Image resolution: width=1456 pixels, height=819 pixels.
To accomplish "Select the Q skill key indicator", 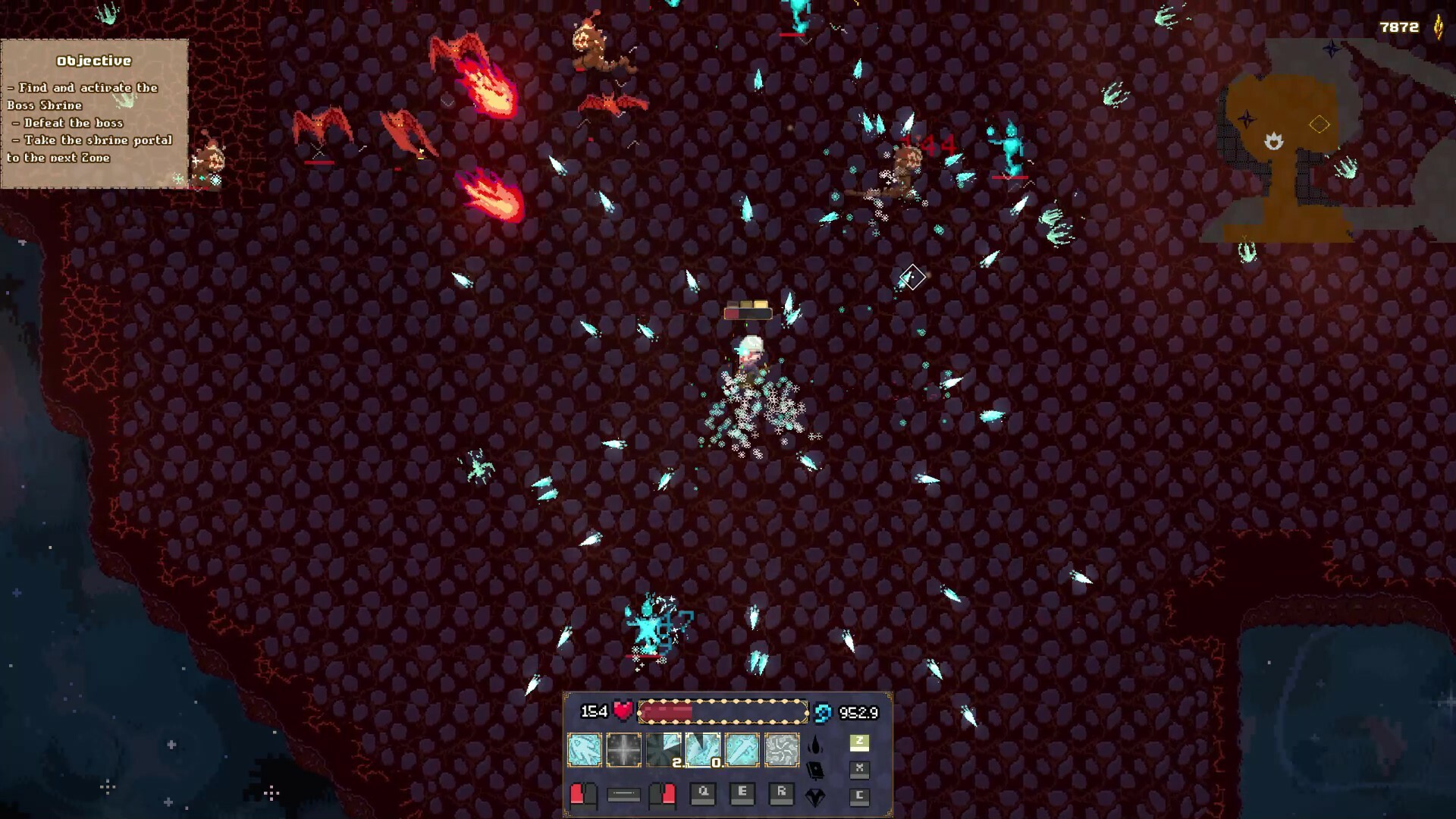I will click(702, 795).
